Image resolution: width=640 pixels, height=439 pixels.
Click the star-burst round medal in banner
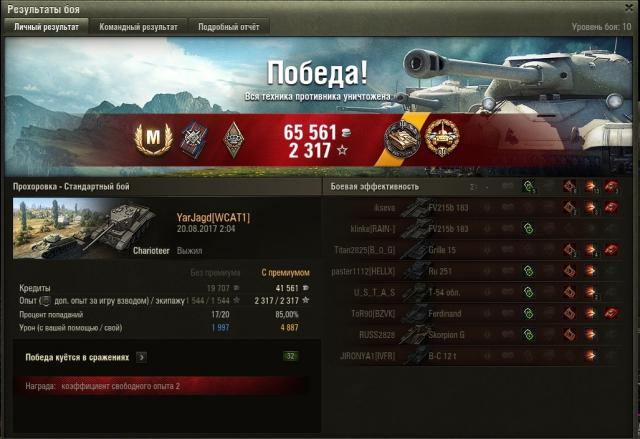(440, 138)
